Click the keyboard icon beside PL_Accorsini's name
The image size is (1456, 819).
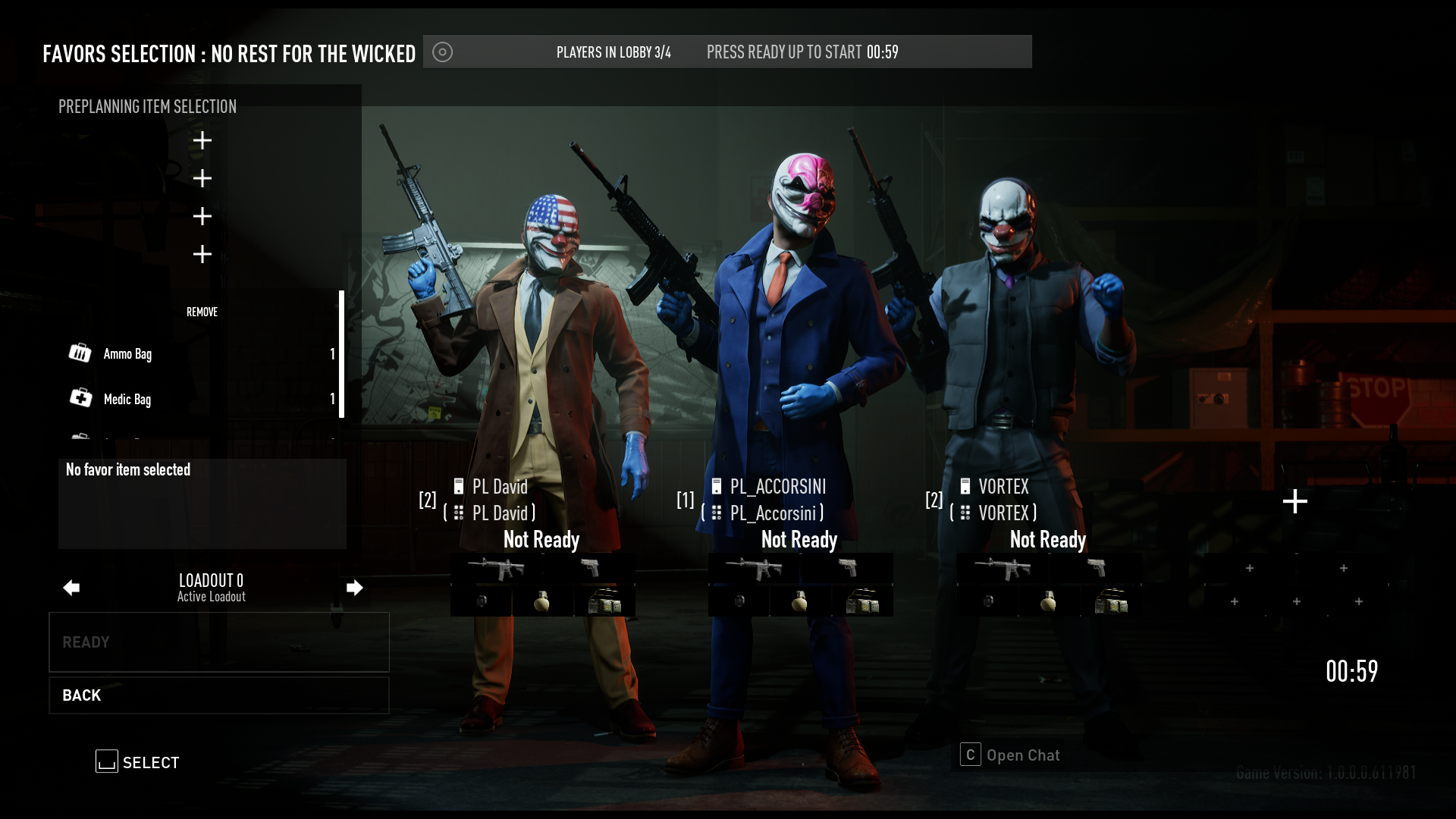pos(717,513)
